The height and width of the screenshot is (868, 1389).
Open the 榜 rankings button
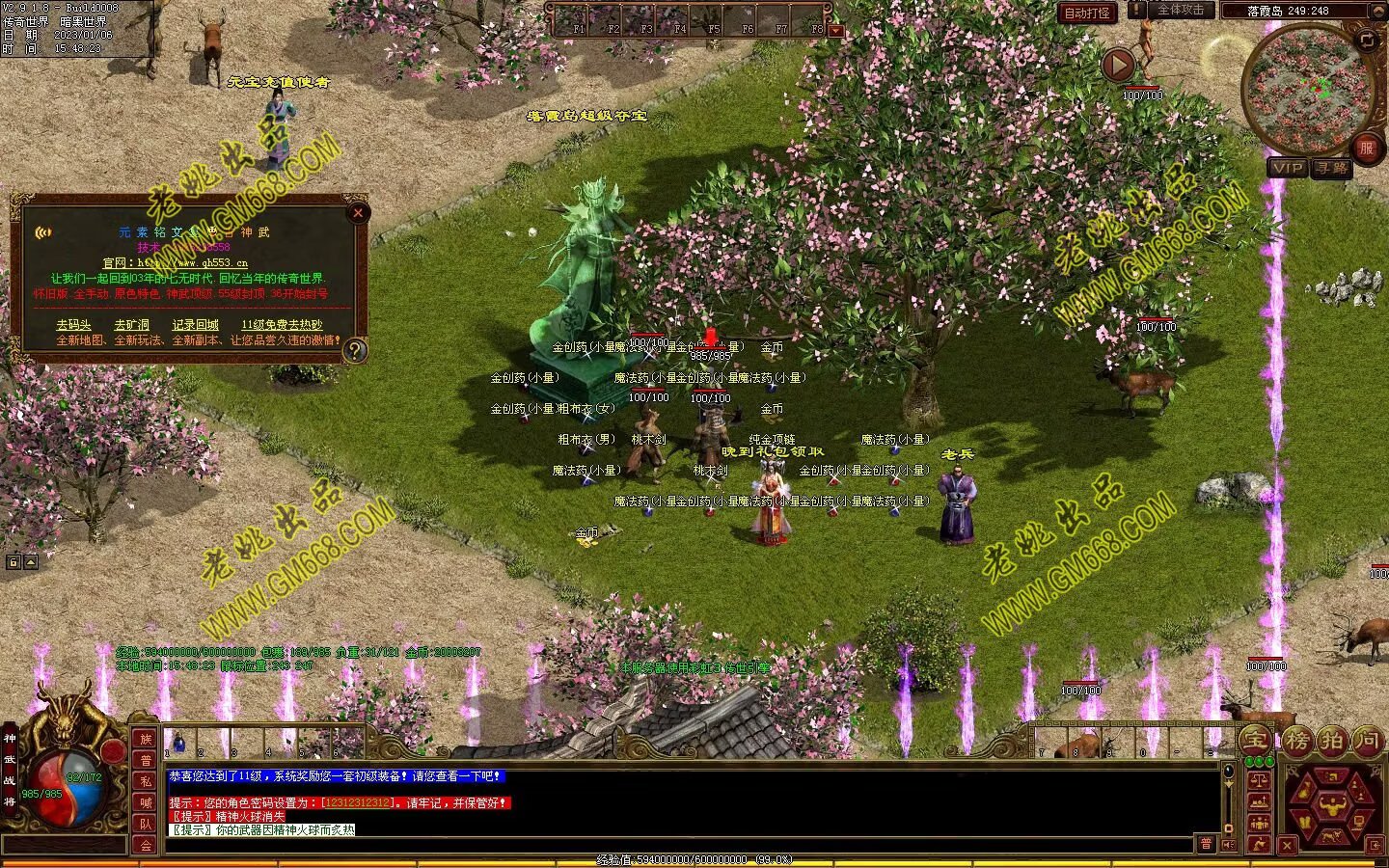[x=1295, y=741]
